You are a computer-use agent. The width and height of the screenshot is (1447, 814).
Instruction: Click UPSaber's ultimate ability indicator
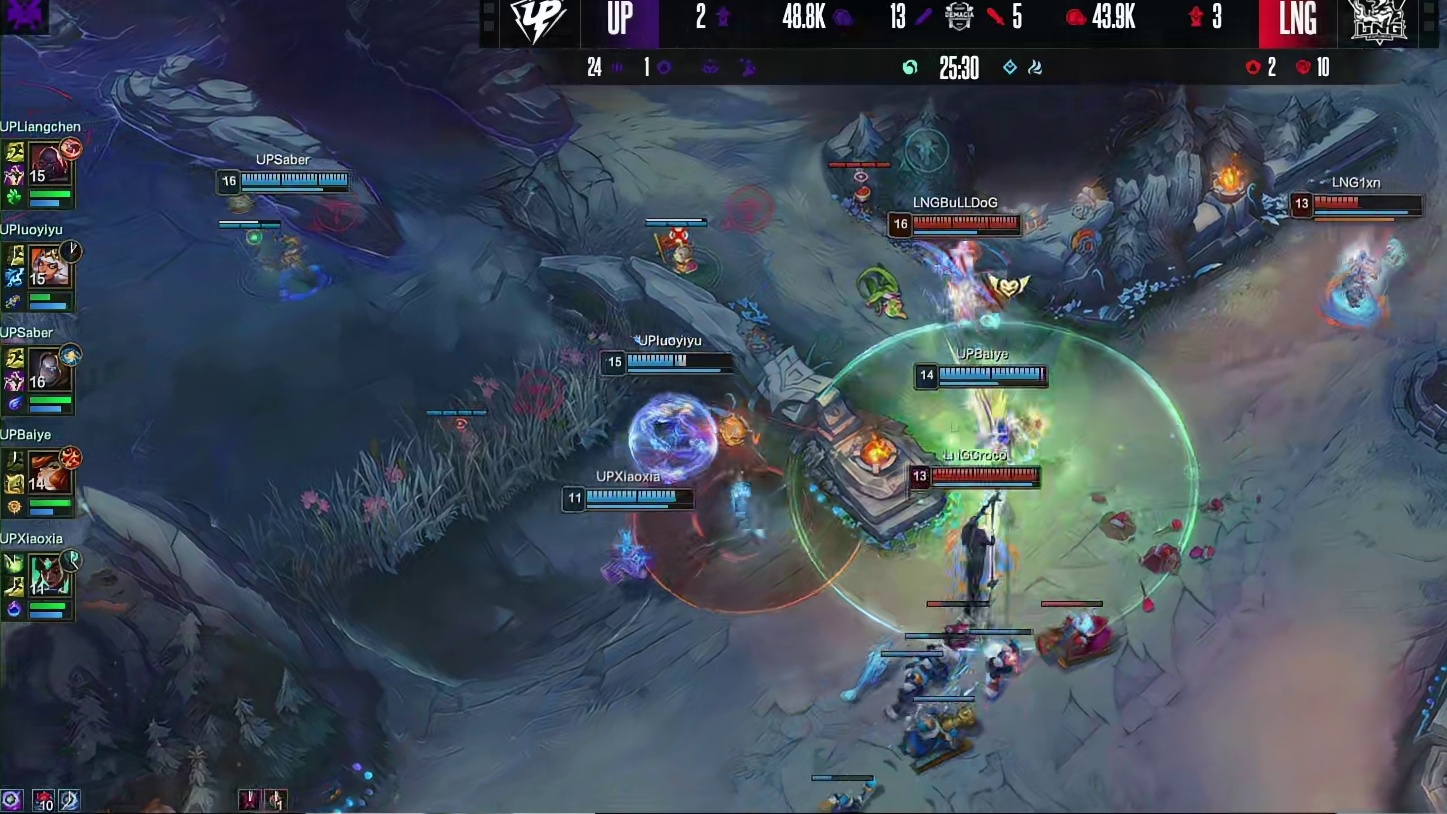coord(71,354)
